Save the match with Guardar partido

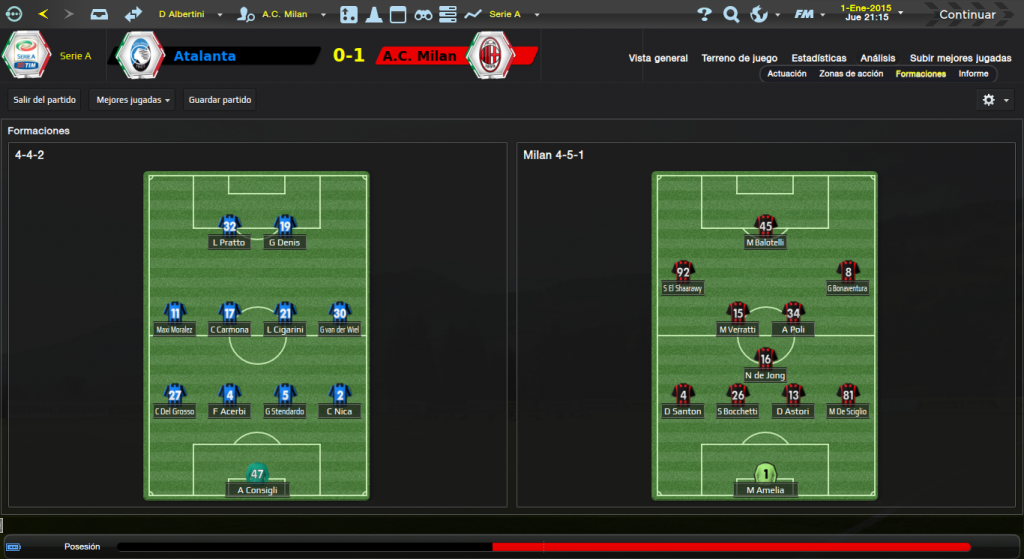[220, 100]
